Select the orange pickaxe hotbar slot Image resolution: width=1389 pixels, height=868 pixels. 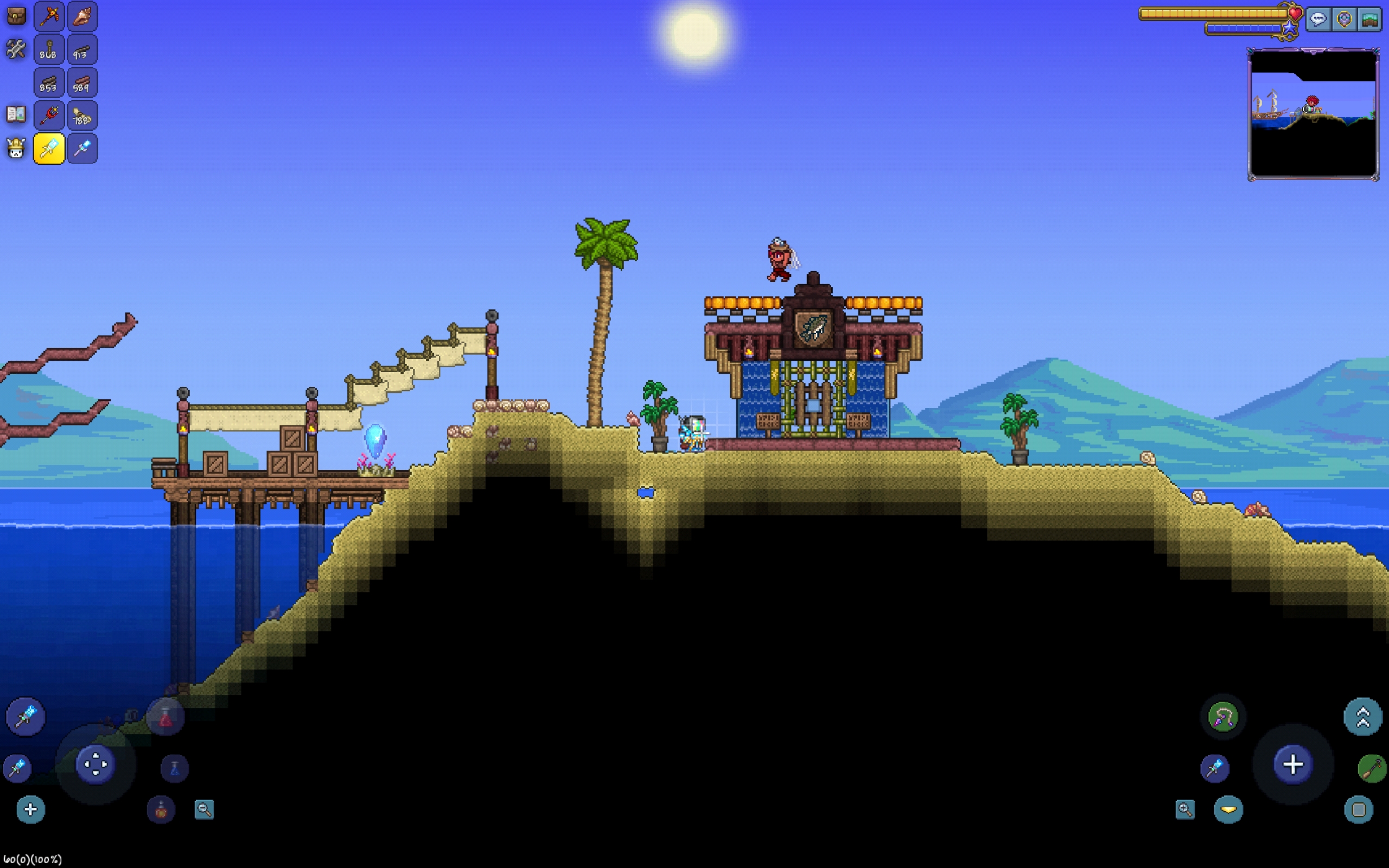[49, 16]
